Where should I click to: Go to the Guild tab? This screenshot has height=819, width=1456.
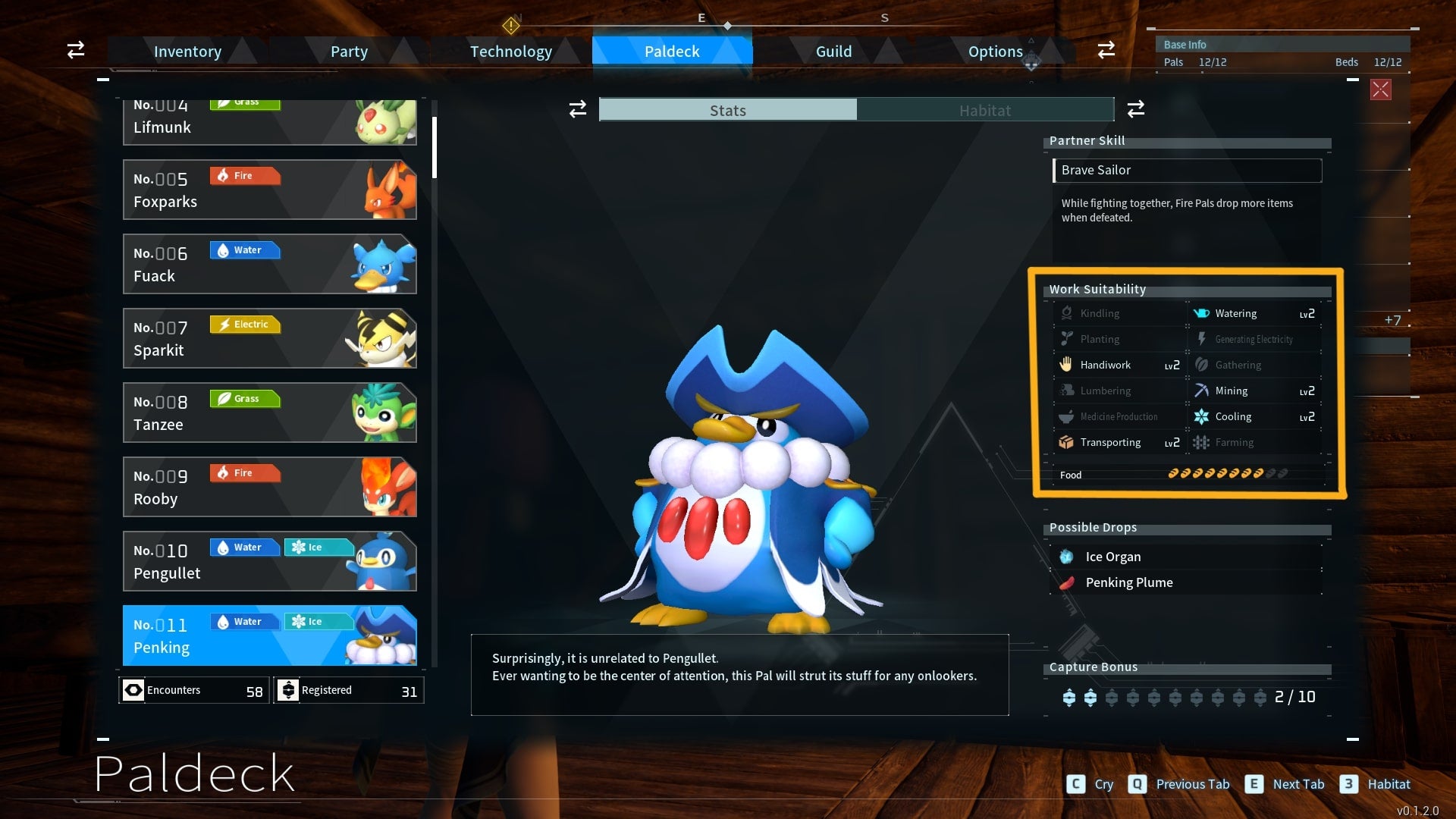coord(833,52)
